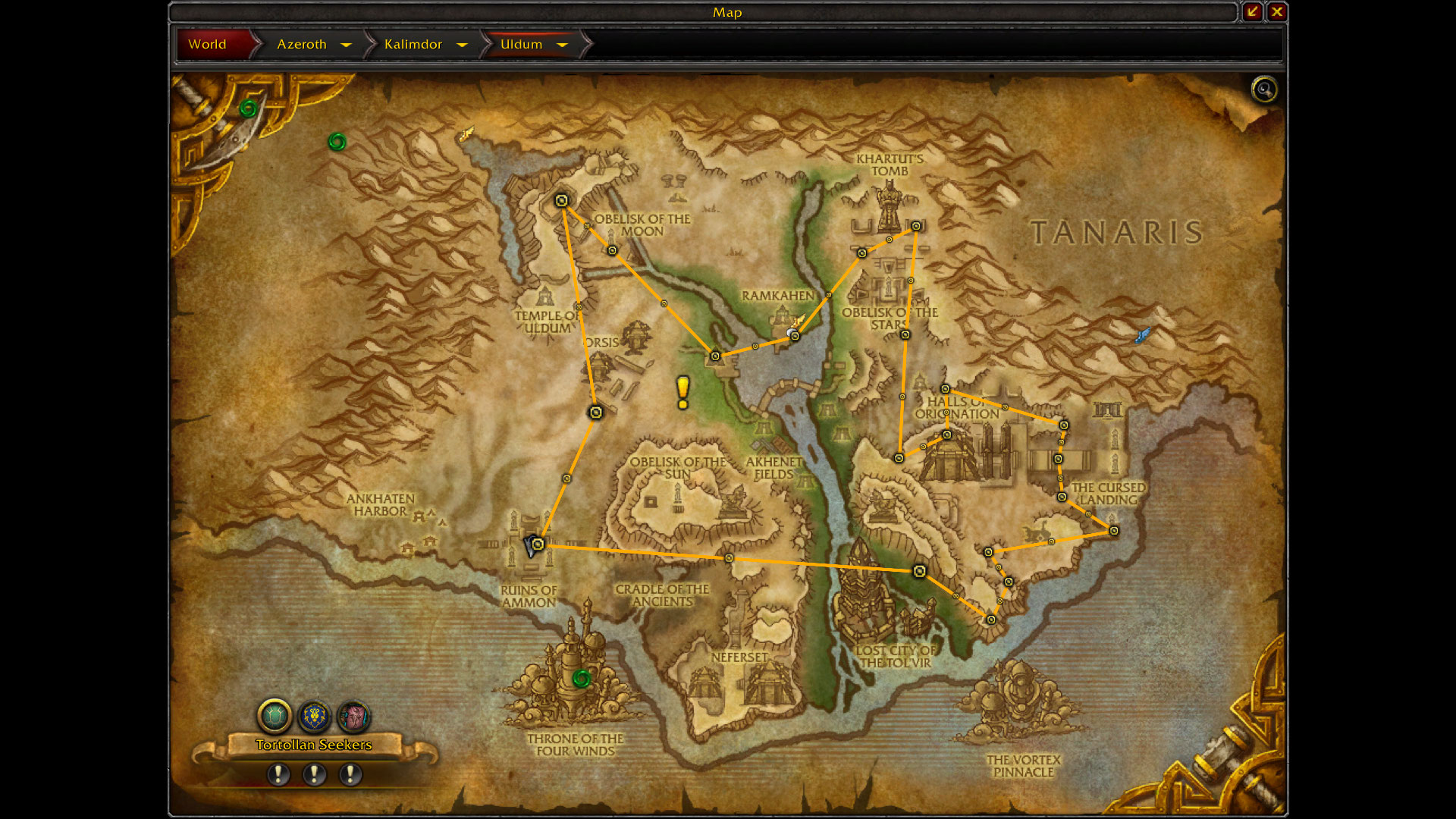1456x819 pixels.
Task: Minimize the map with the arrow button
Action: click(1252, 11)
